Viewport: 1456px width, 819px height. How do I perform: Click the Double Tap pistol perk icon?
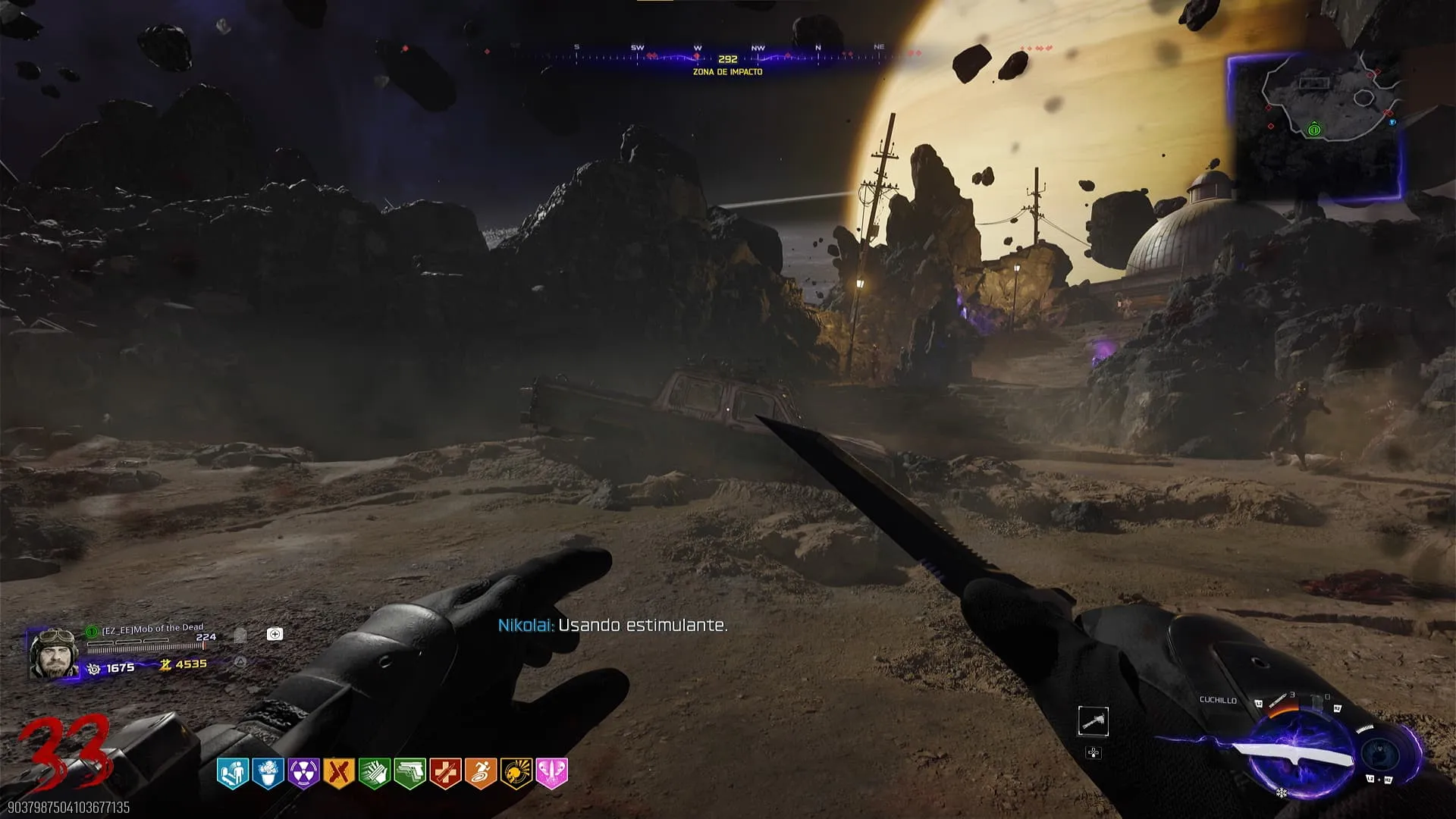(x=409, y=773)
